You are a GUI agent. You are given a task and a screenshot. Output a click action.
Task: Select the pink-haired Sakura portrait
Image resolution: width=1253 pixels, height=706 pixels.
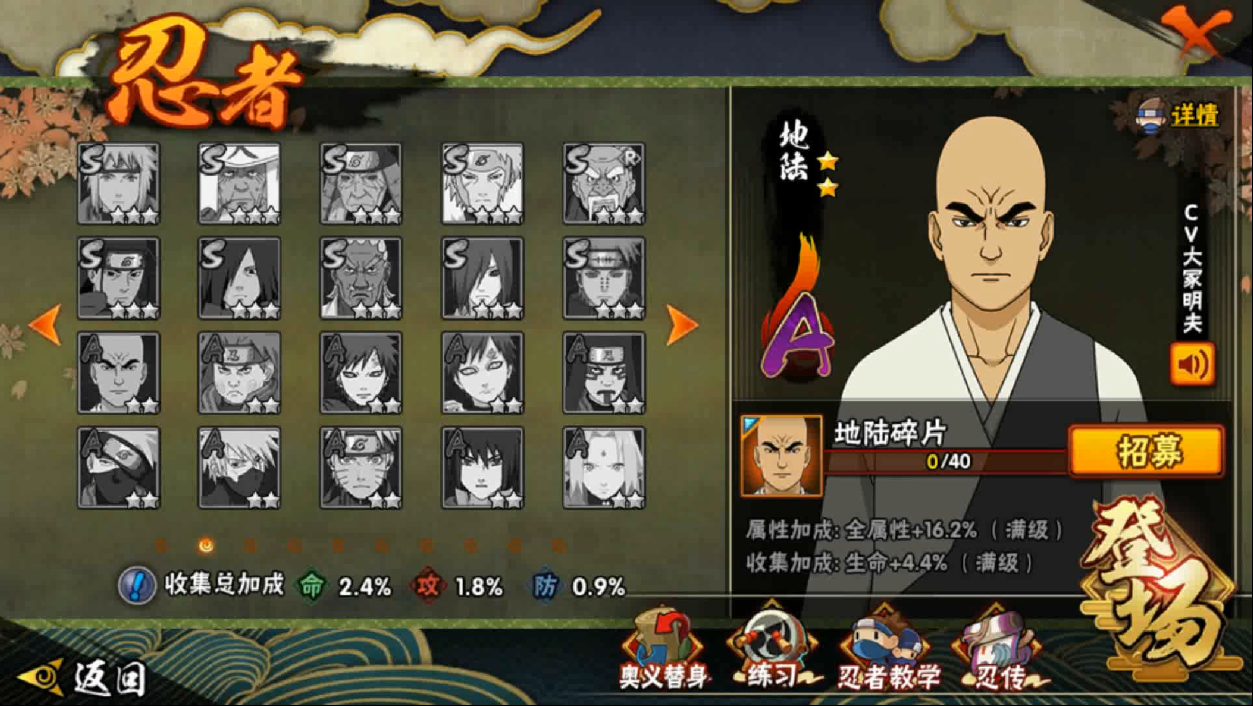coord(604,468)
